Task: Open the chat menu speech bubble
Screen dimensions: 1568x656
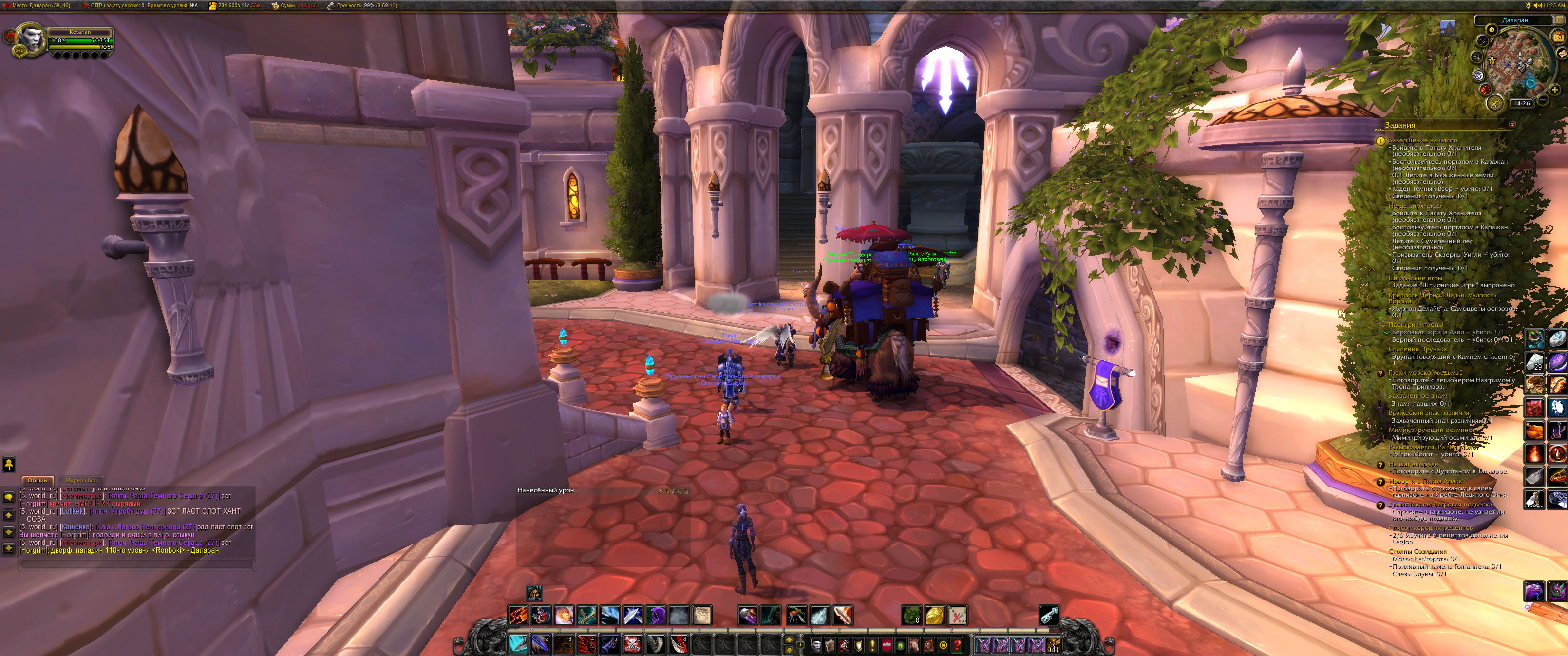Action: point(8,497)
